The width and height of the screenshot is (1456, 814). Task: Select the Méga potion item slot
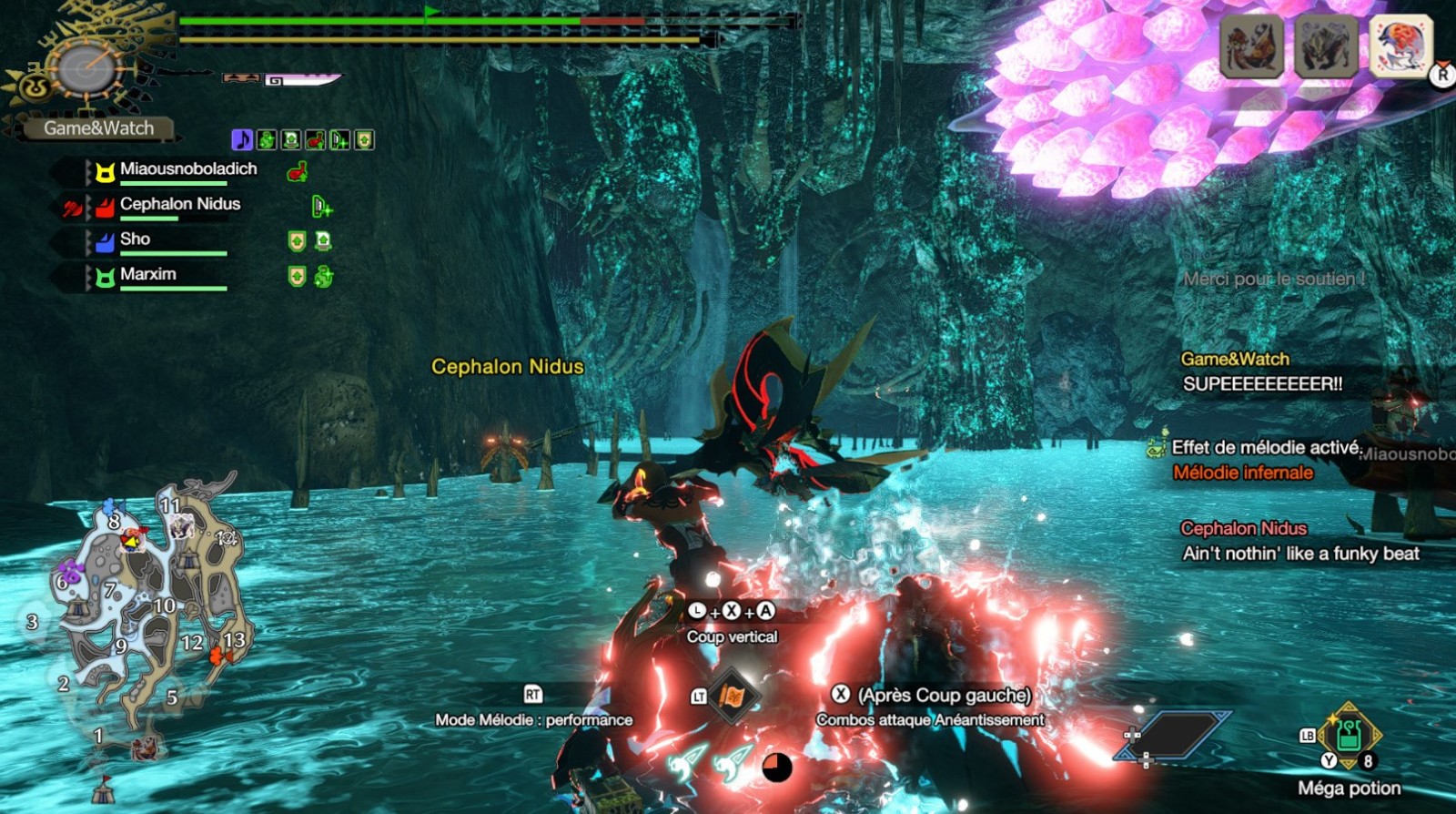(1349, 736)
